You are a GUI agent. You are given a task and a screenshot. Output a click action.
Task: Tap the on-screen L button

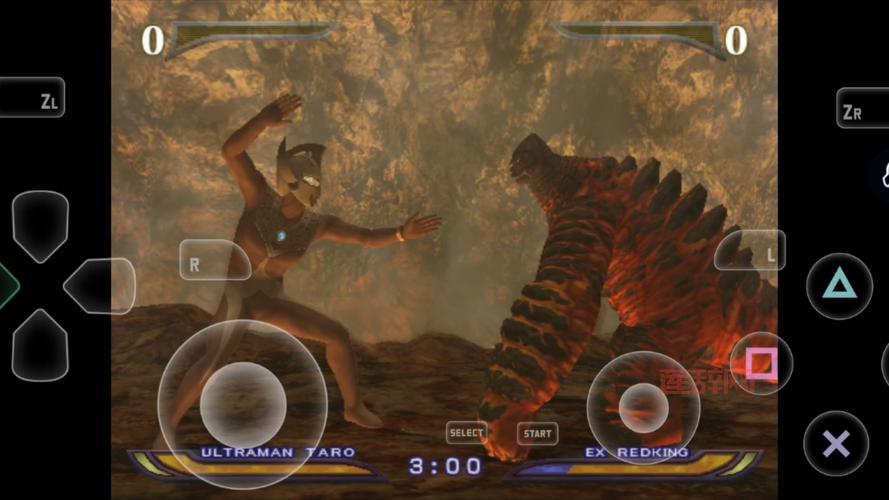pos(751,251)
